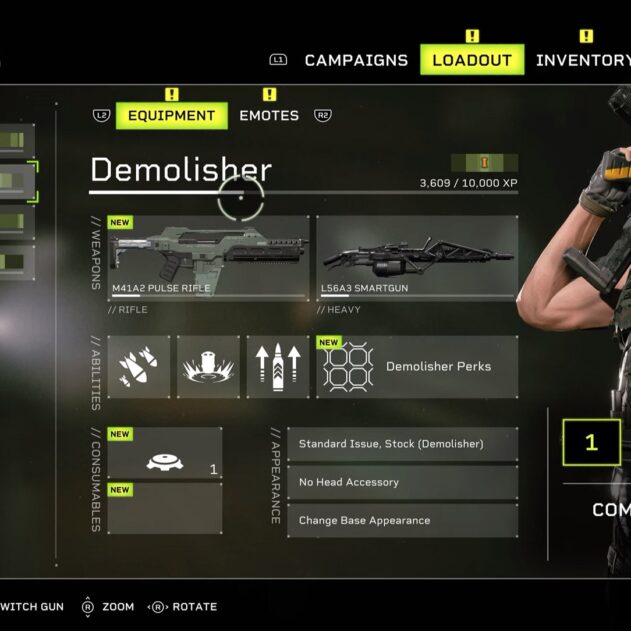The width and height of the screenshot is (631, 631).
Task: Select the ground blast ability icon
Action: (208, 367)
